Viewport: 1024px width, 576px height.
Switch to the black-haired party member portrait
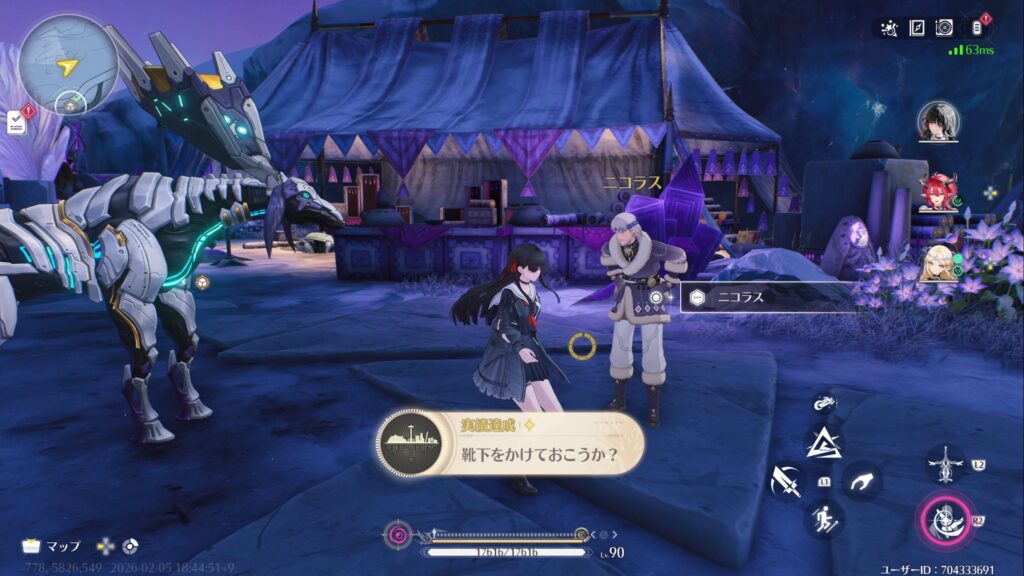[x=938, y=121]
